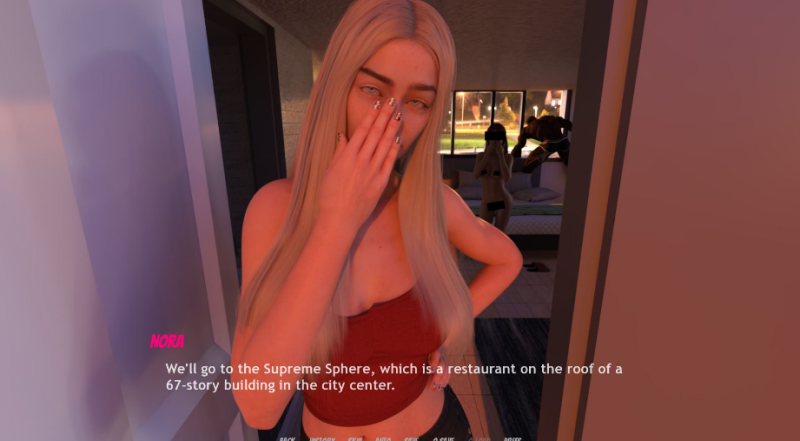Screen dimensions: 800x441
Task: Open the Prefs settings
Action: tap(512, 438)
